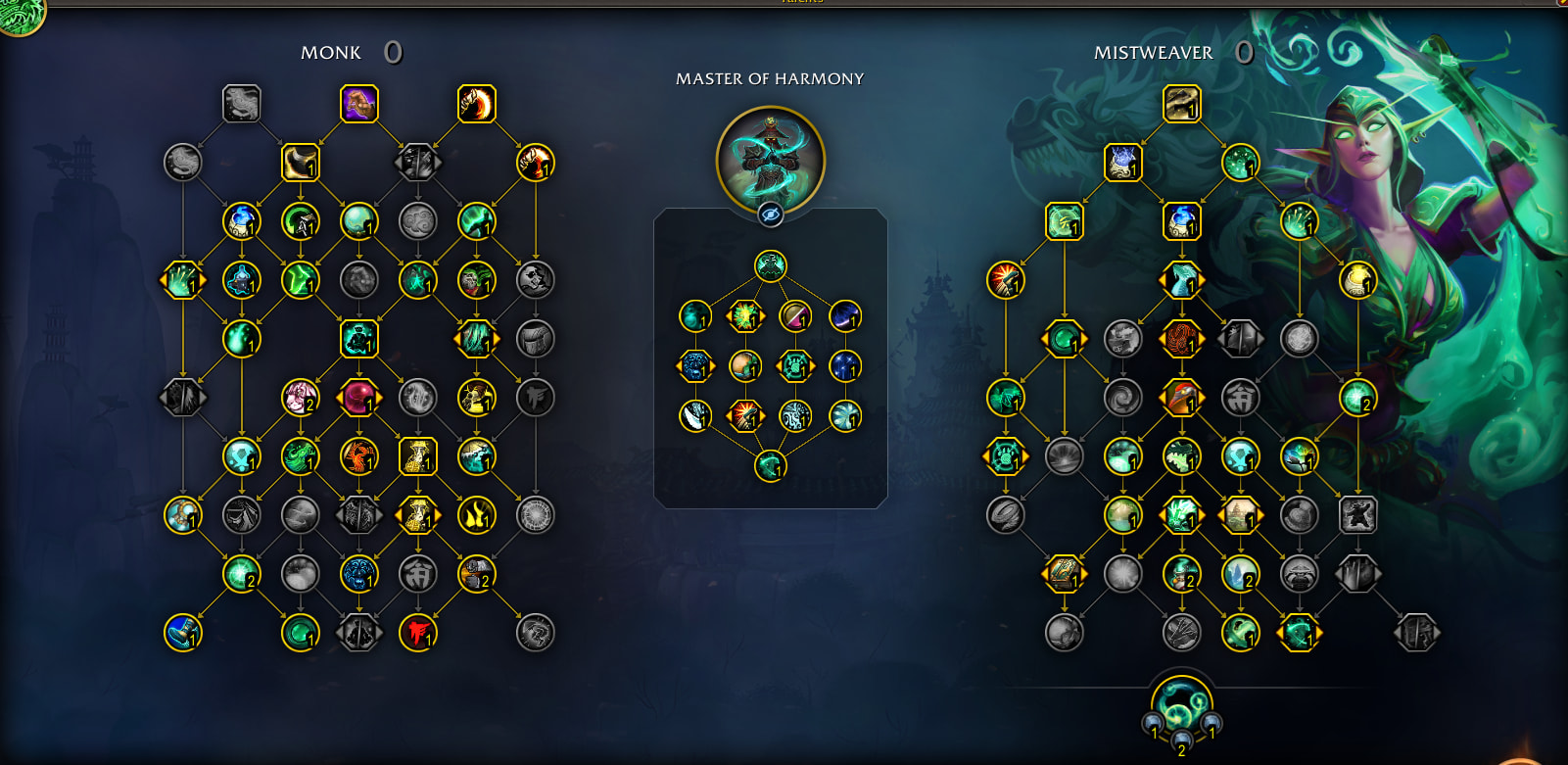Choose the blue hat talent node

point(183,633)
